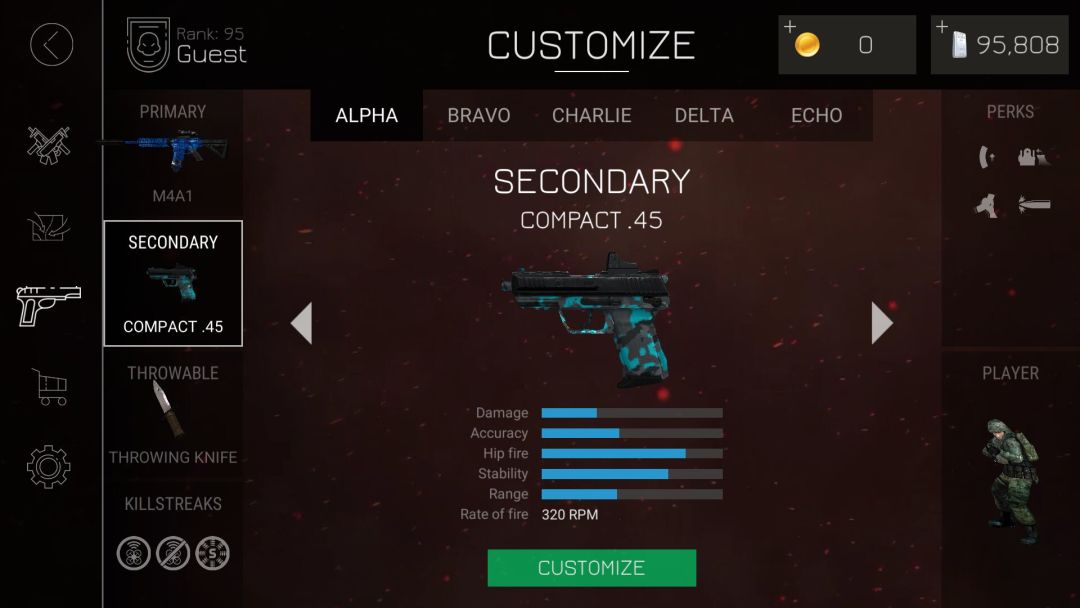
Task: Open the Guest player profile badge
Action: point(186,45)
